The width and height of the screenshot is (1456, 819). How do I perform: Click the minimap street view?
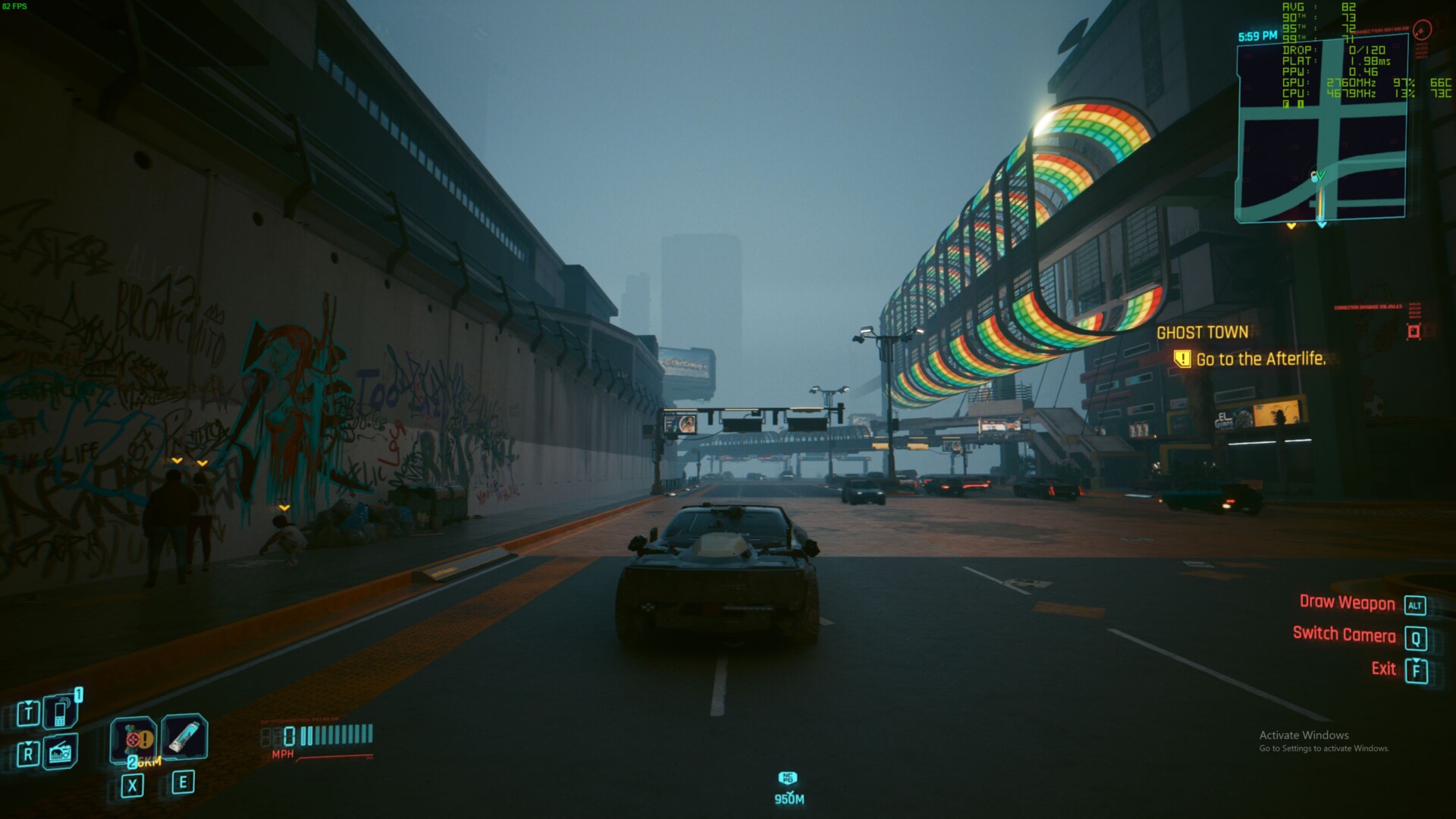(x=1323, y=130)
